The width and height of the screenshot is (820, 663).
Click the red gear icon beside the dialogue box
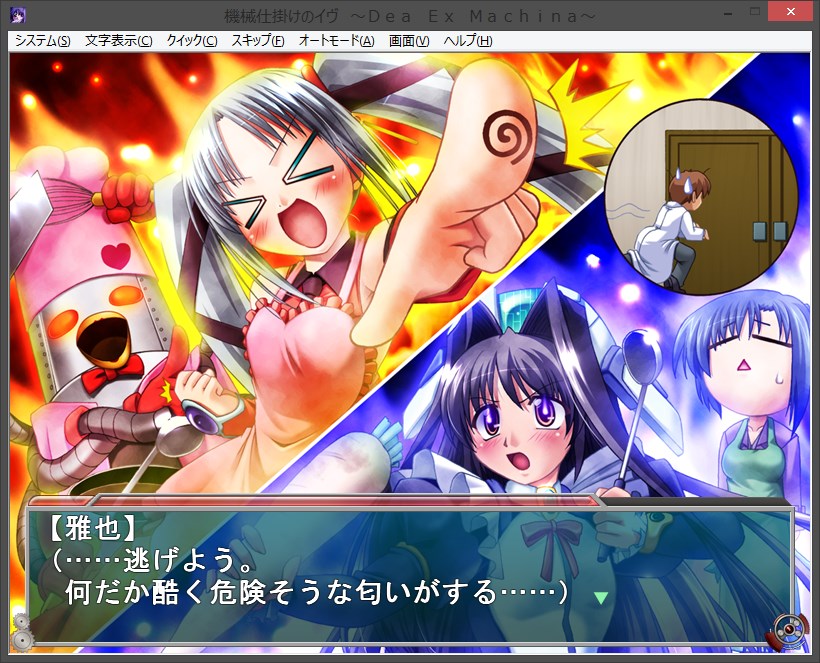pyautogui.click(x=788, y=631)
